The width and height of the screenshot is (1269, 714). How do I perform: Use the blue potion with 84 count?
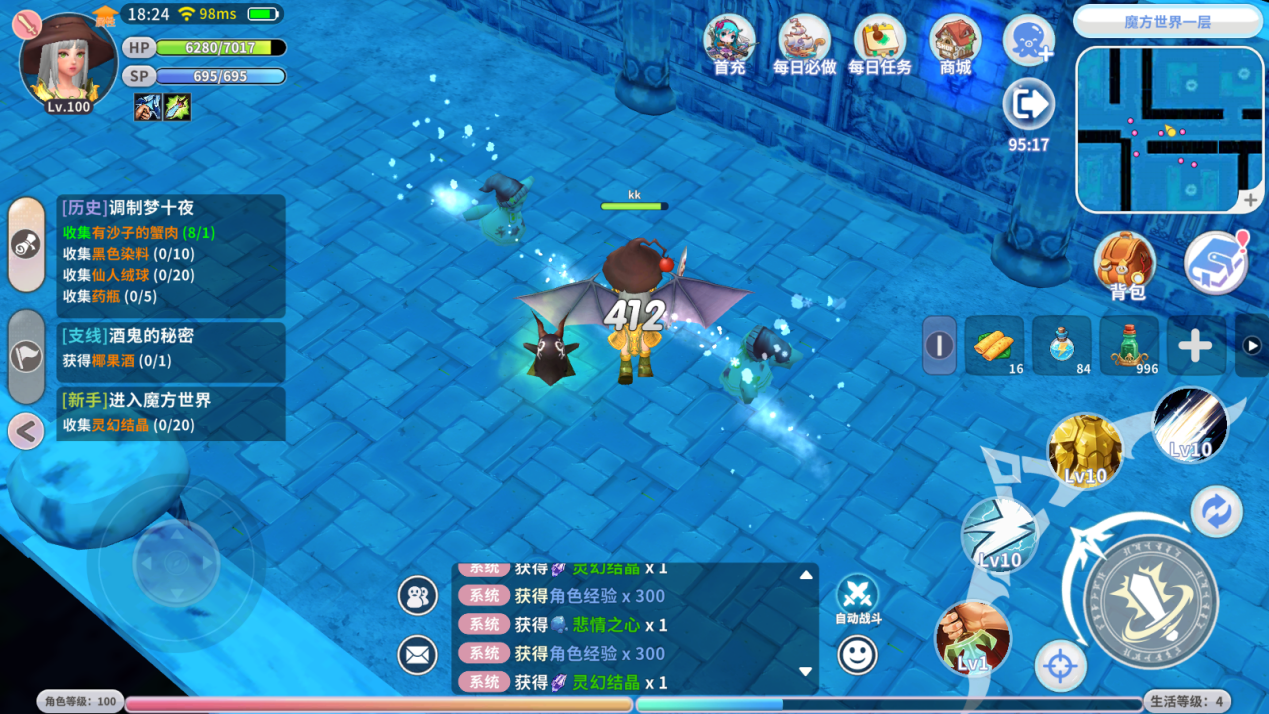coord(1062,345)
